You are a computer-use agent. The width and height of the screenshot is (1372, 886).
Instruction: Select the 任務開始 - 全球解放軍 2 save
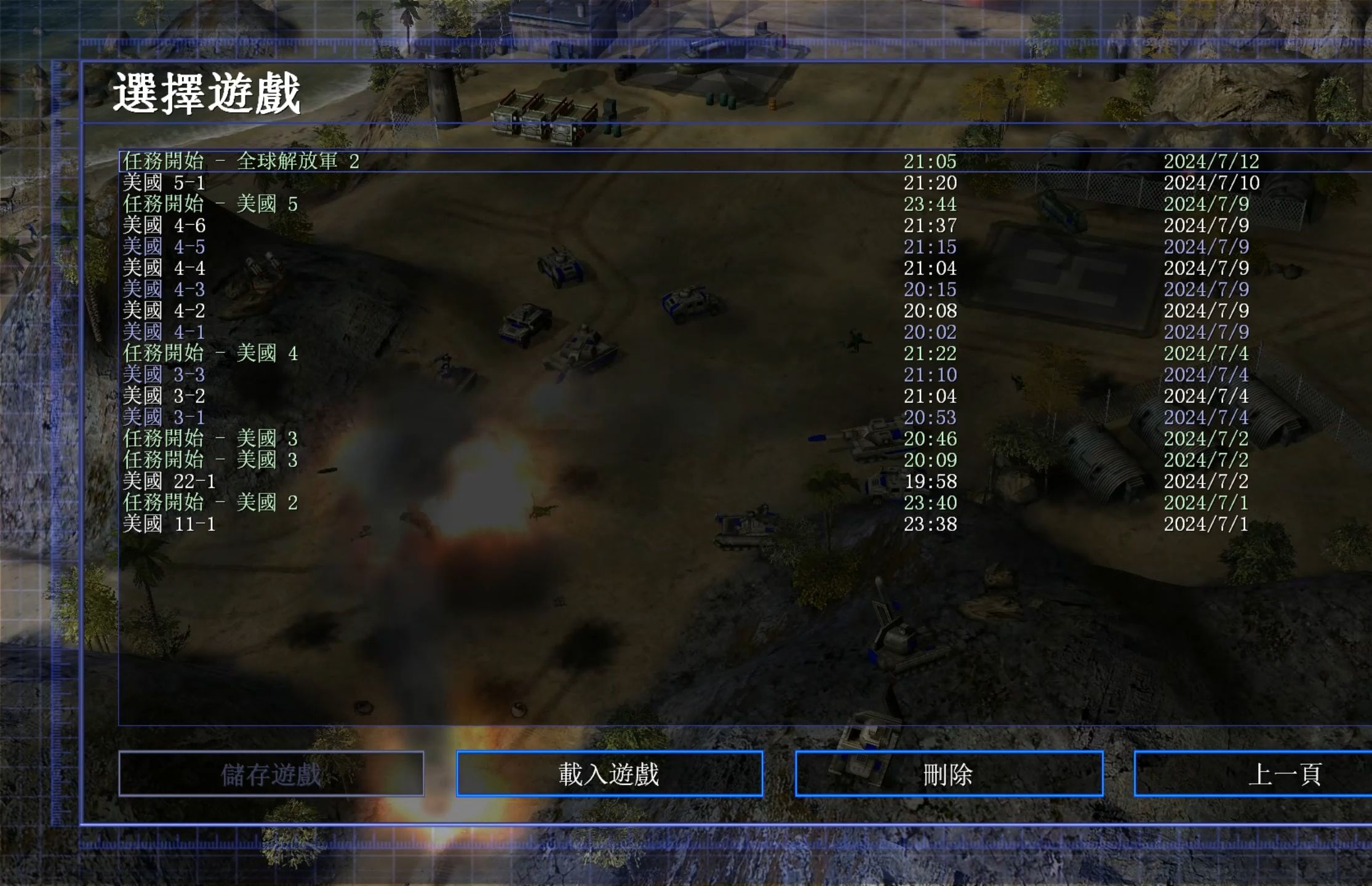[x=241, y=161]
